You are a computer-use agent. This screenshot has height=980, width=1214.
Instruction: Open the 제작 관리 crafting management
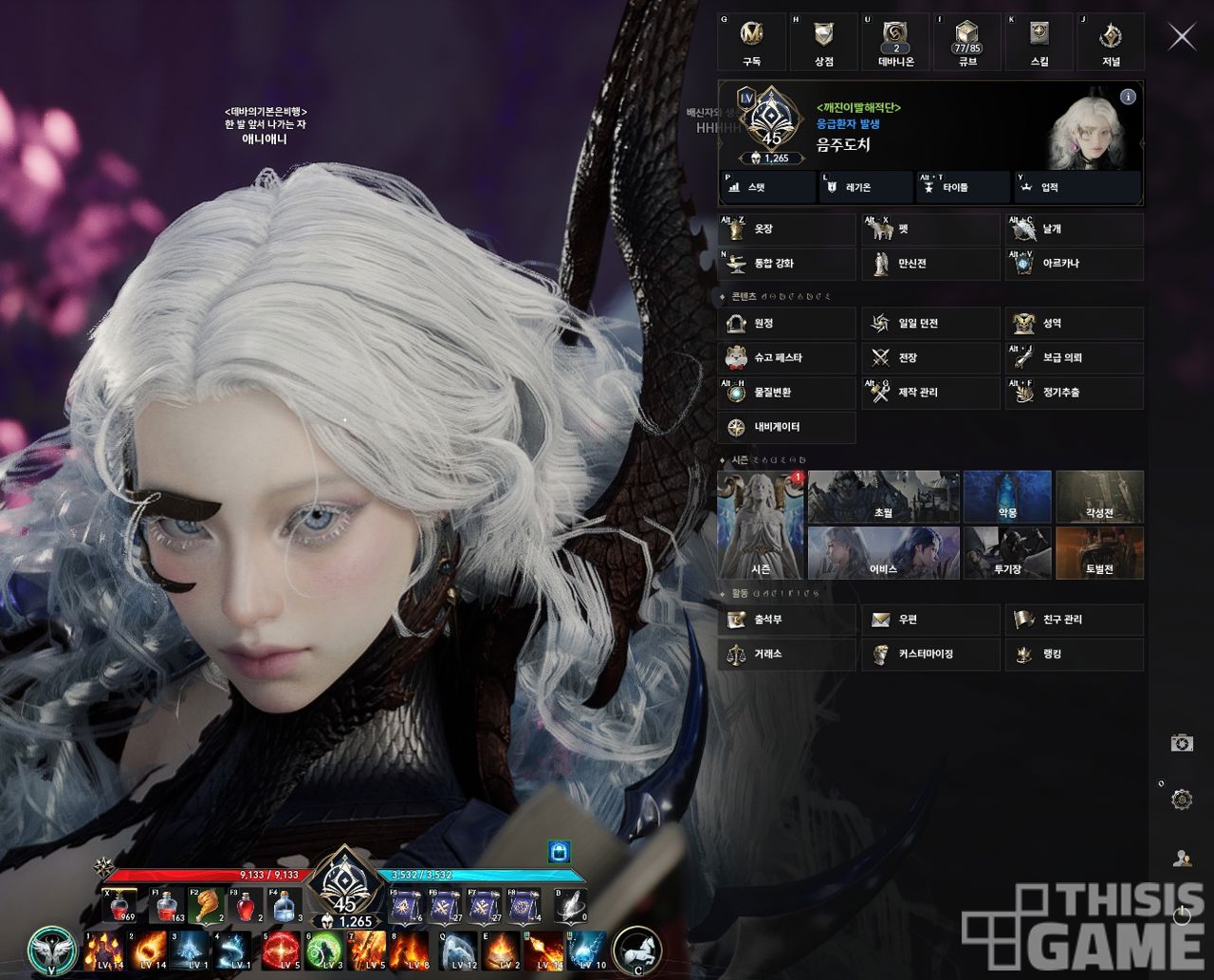pyautogui.click(x=930, y=392)
